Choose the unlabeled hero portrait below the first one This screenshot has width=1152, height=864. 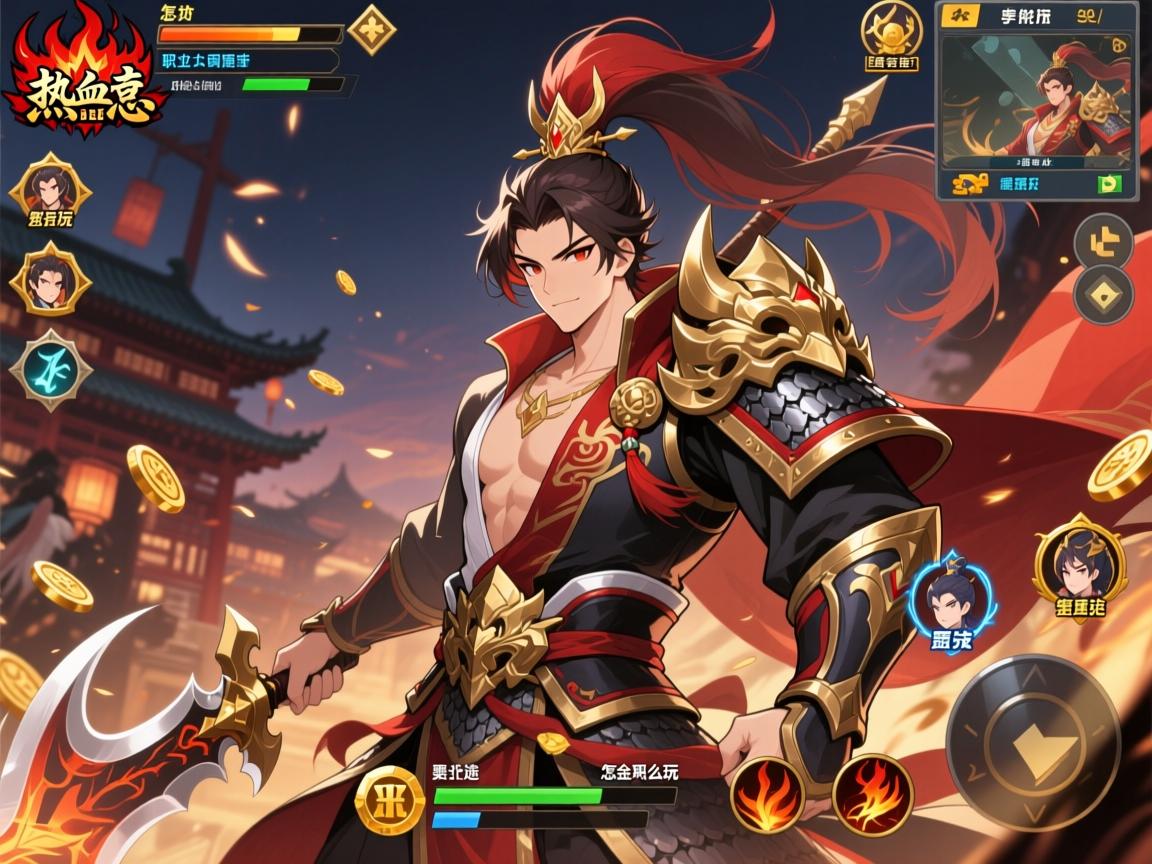[50, 278]
